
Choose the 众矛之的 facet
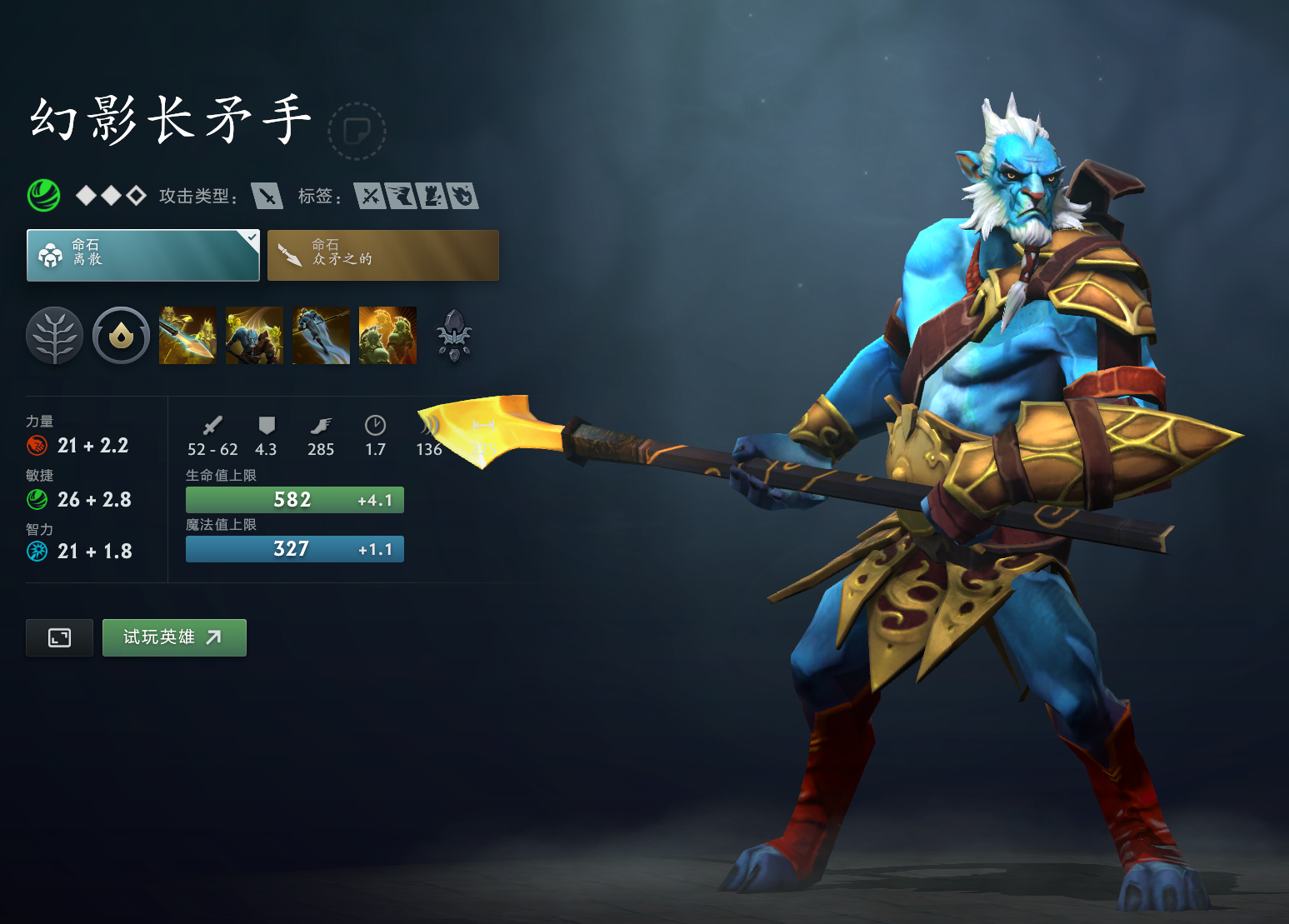[x=383, y=255]
